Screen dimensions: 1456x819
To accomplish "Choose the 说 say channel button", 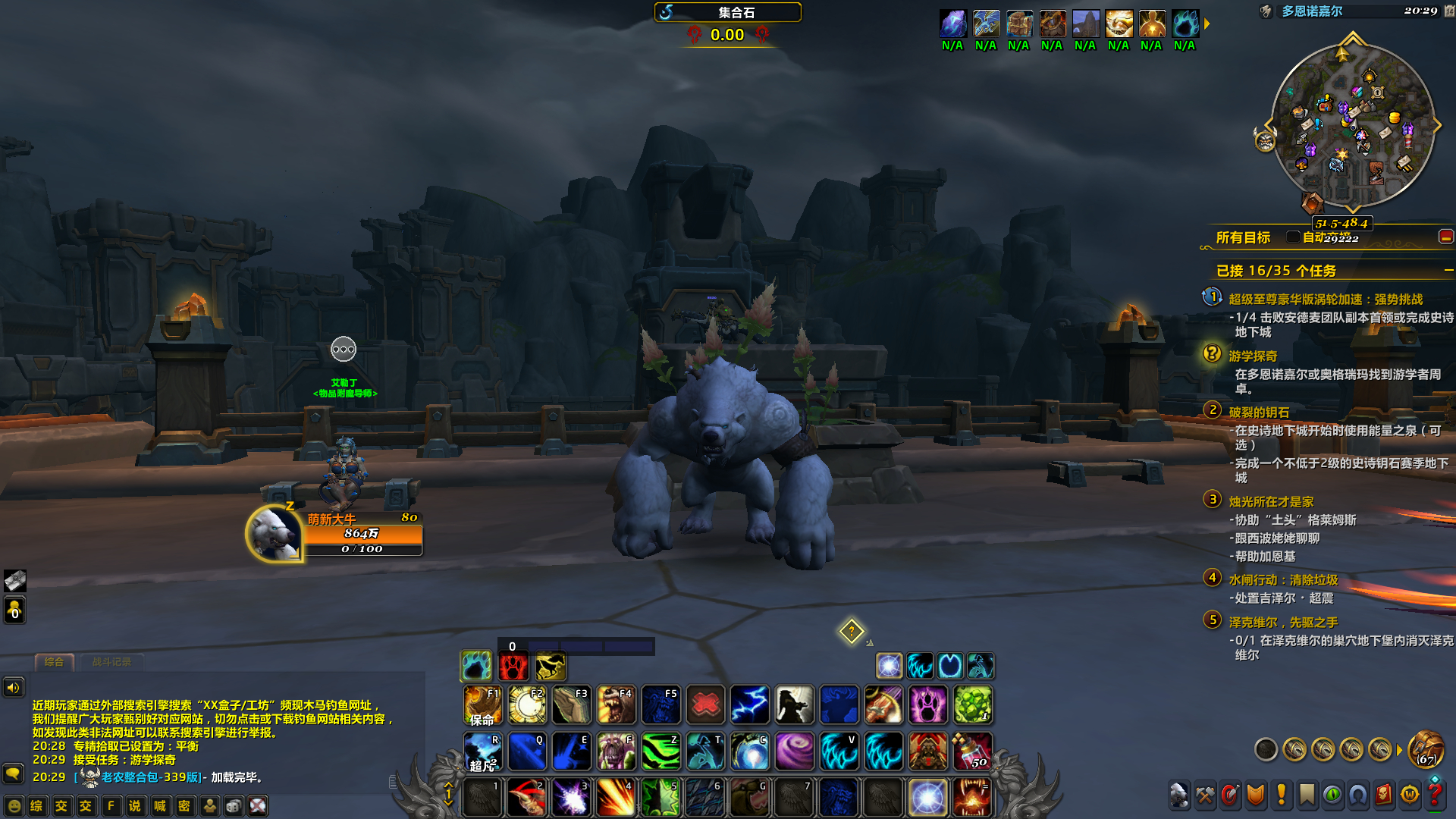I will pyautogui.click(x=135, y=806).
